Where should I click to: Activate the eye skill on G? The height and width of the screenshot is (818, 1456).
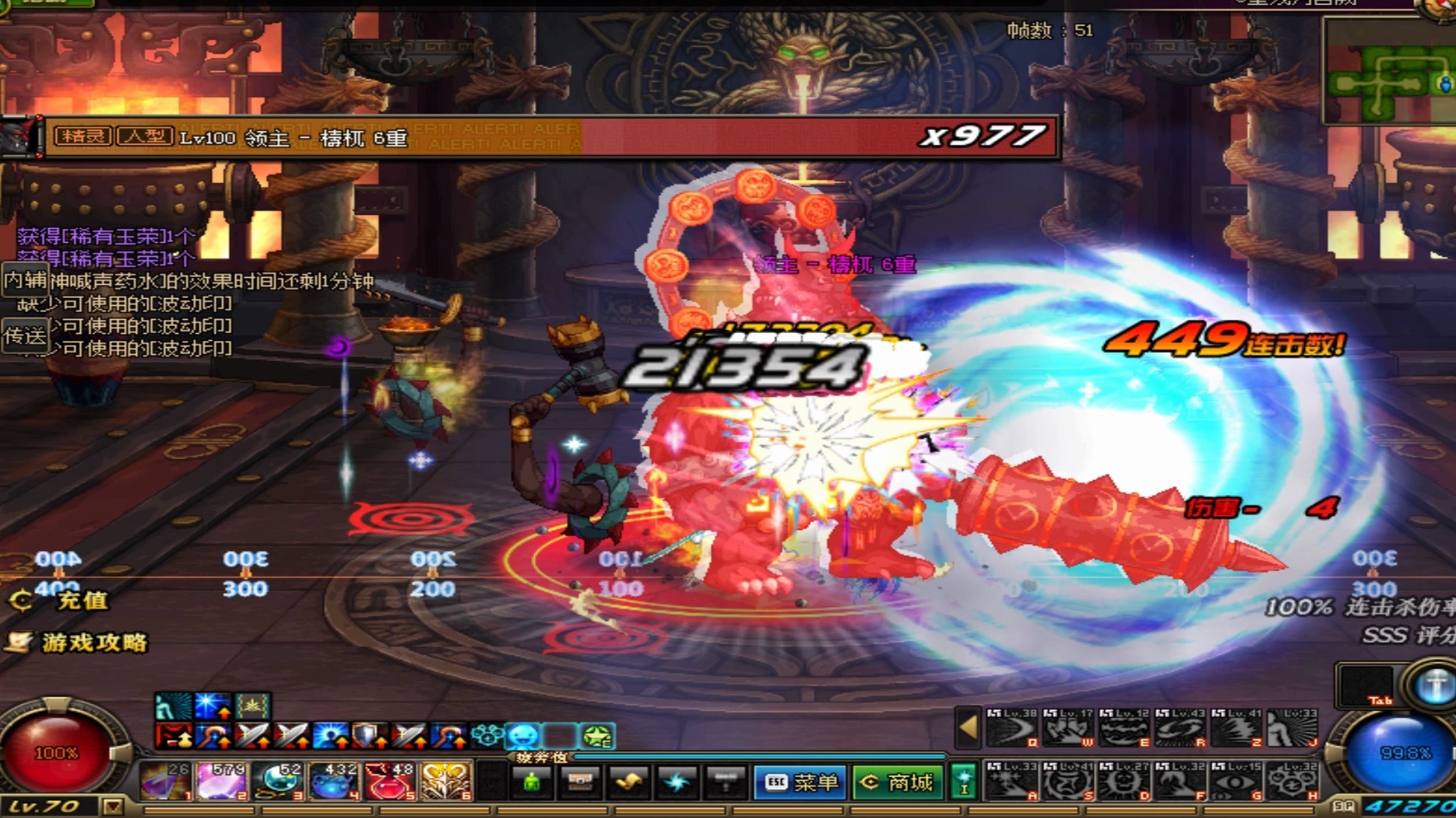pyautogui.click(x=1236, y=781)
